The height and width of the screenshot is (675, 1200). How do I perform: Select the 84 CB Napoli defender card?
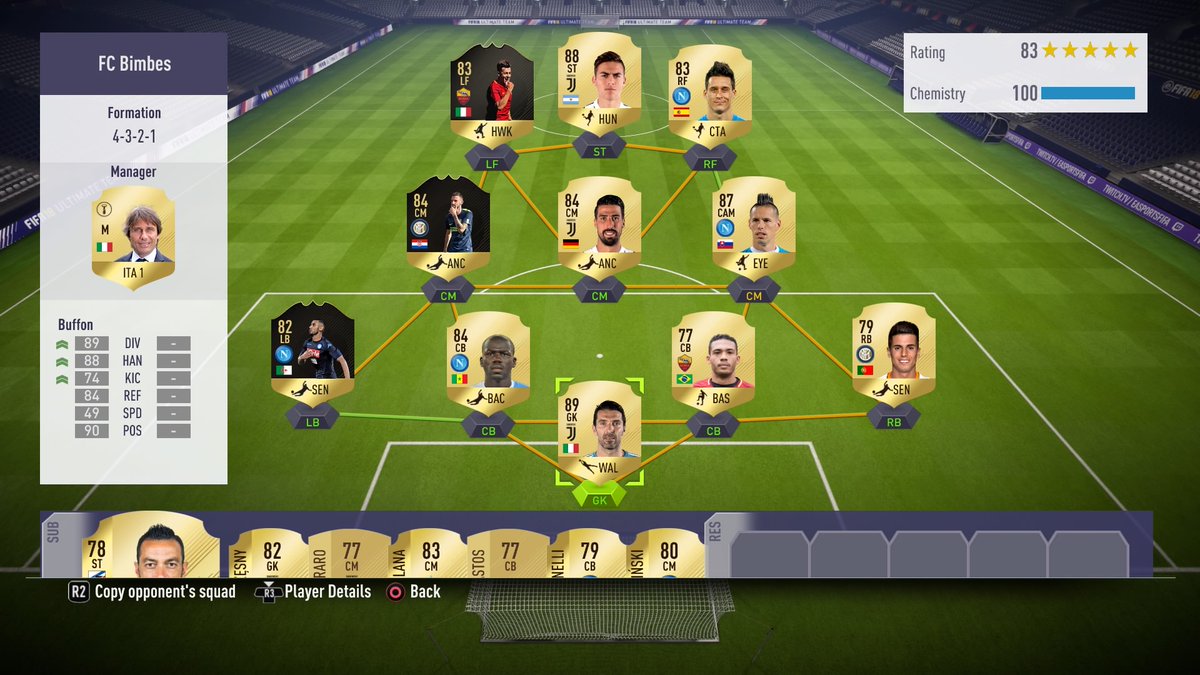[487, 360]
